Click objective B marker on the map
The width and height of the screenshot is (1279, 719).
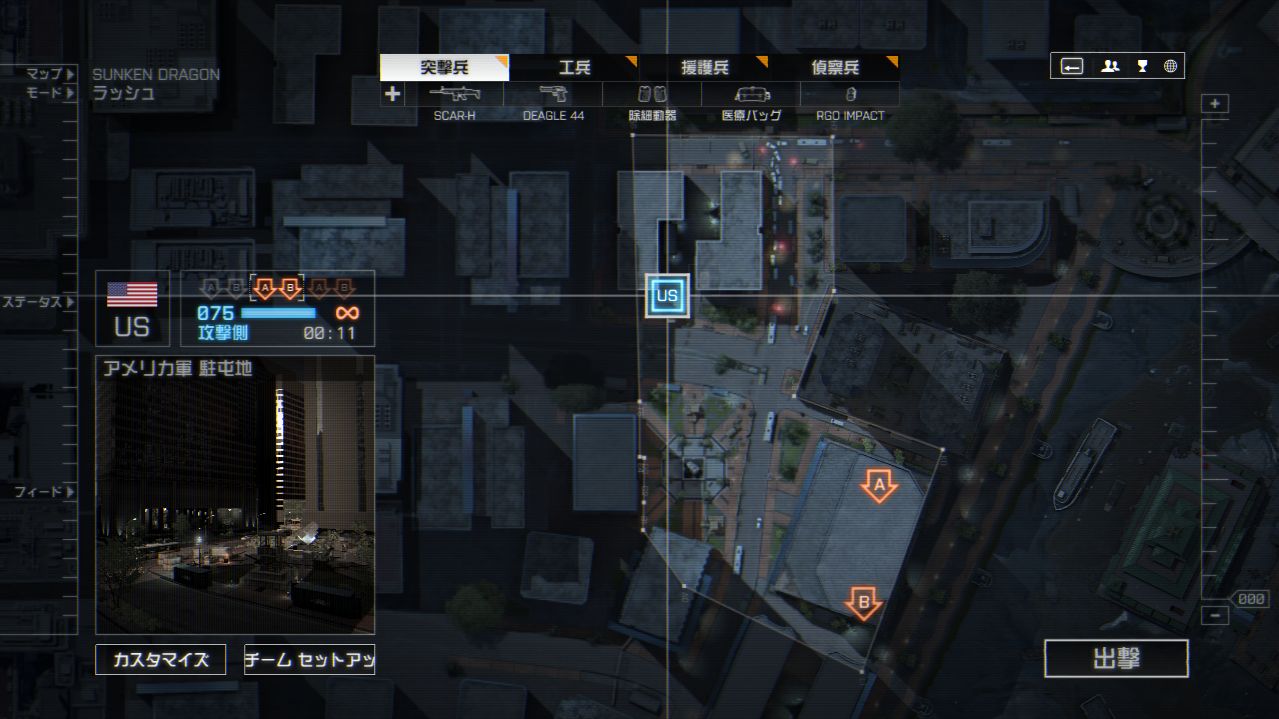863,602
